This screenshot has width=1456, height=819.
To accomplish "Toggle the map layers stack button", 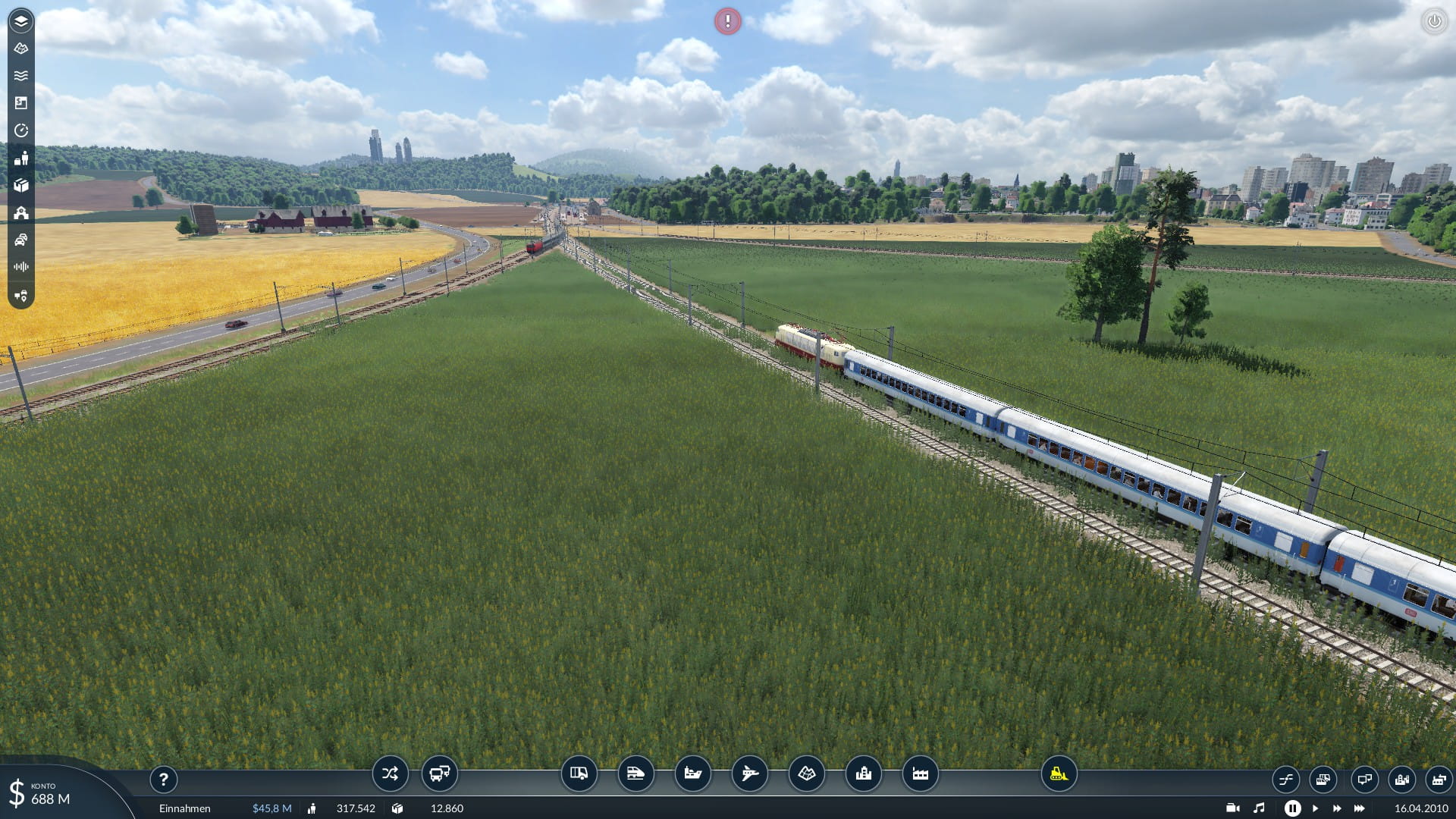I will 21,21.
